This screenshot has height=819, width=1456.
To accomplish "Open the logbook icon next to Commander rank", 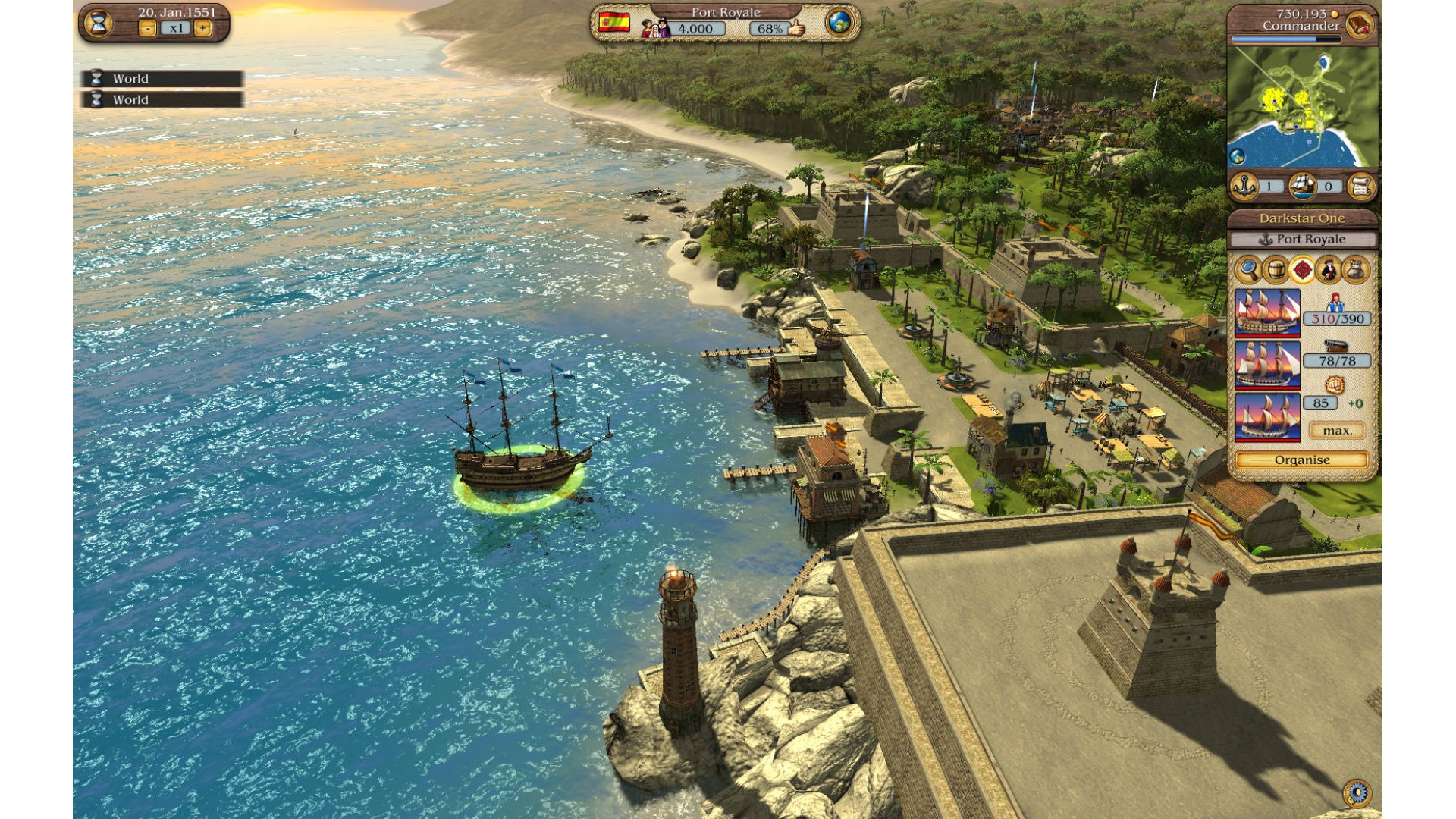I will [x=1359, y=25].
